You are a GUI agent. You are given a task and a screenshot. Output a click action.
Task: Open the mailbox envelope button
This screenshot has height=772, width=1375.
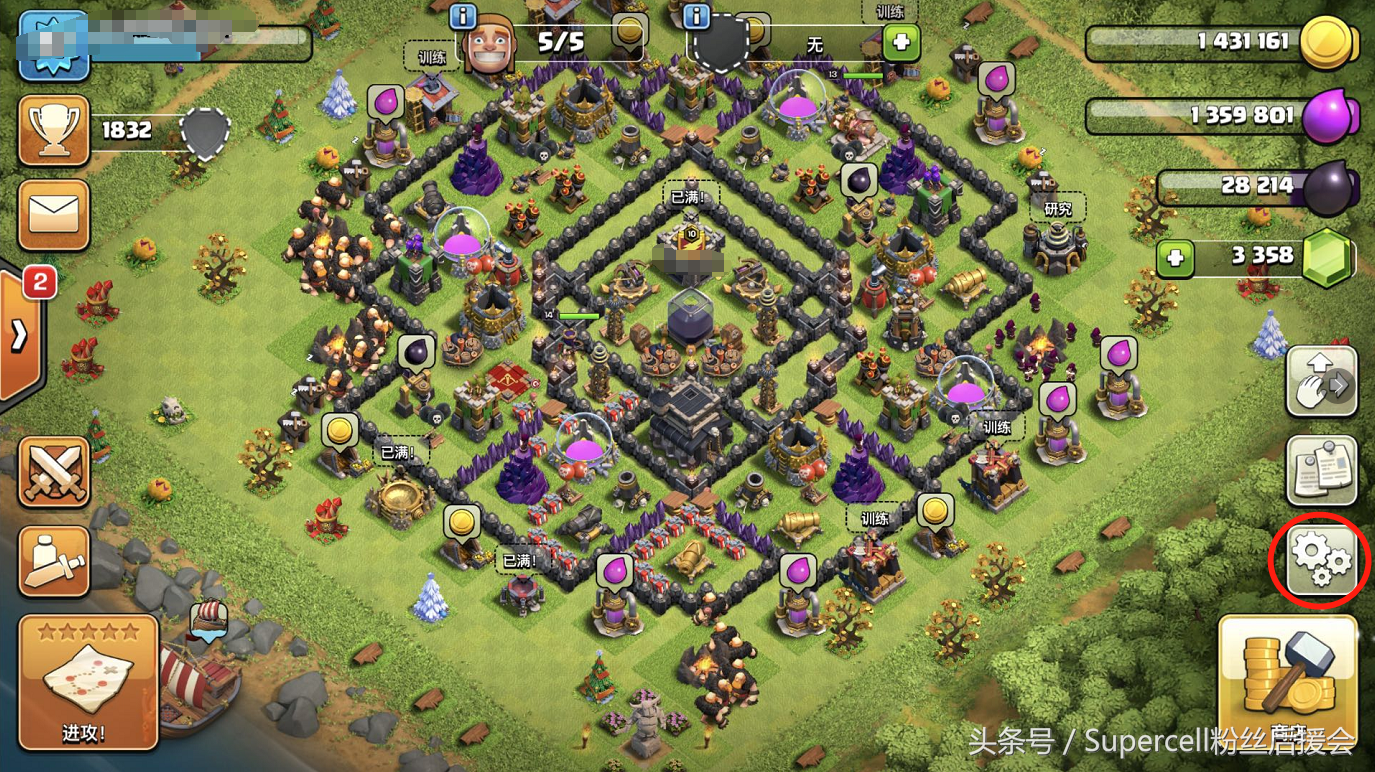click(x=54, y=215)
